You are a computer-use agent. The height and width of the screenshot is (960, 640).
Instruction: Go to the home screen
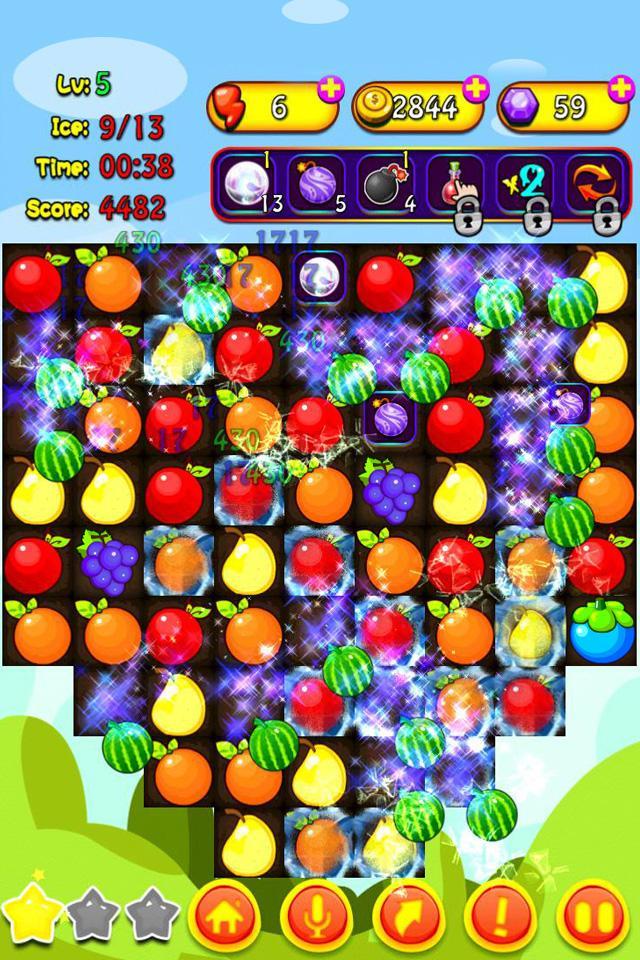tap(225, 915)
